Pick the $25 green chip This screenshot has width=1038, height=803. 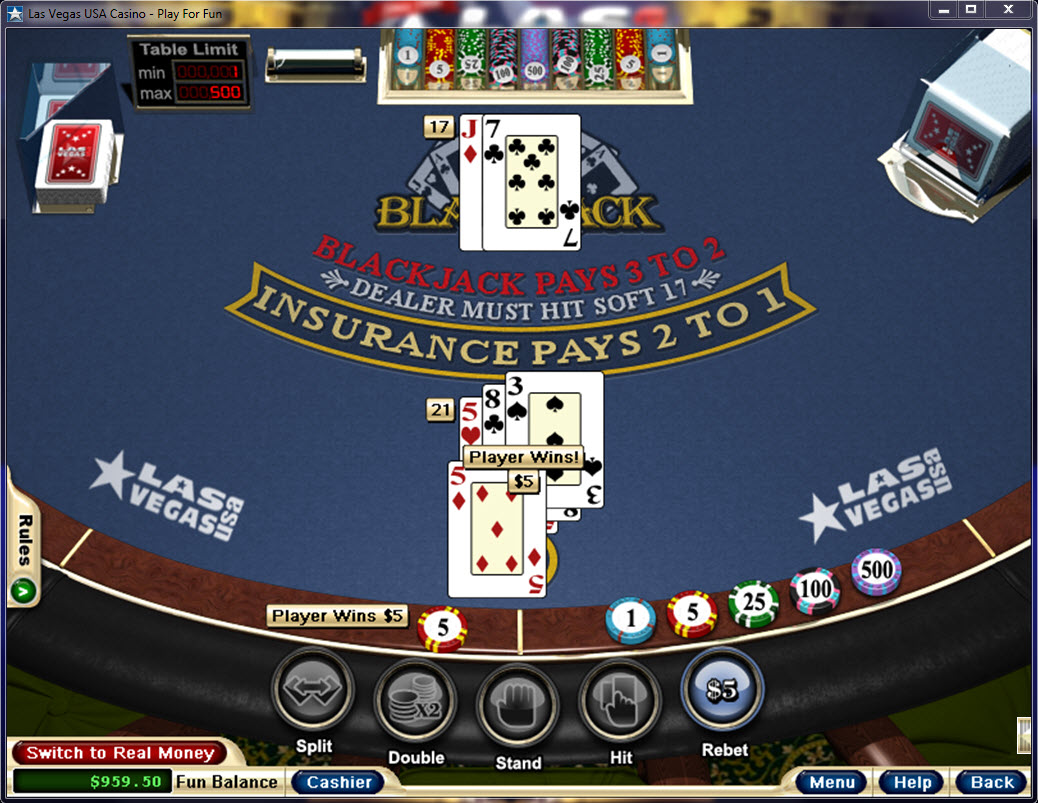point(753,604)
